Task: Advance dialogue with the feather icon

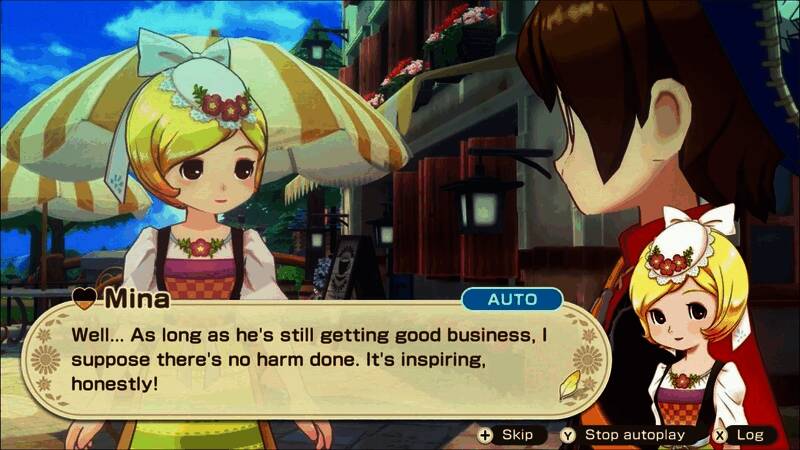Action: [x=568, y=385]
